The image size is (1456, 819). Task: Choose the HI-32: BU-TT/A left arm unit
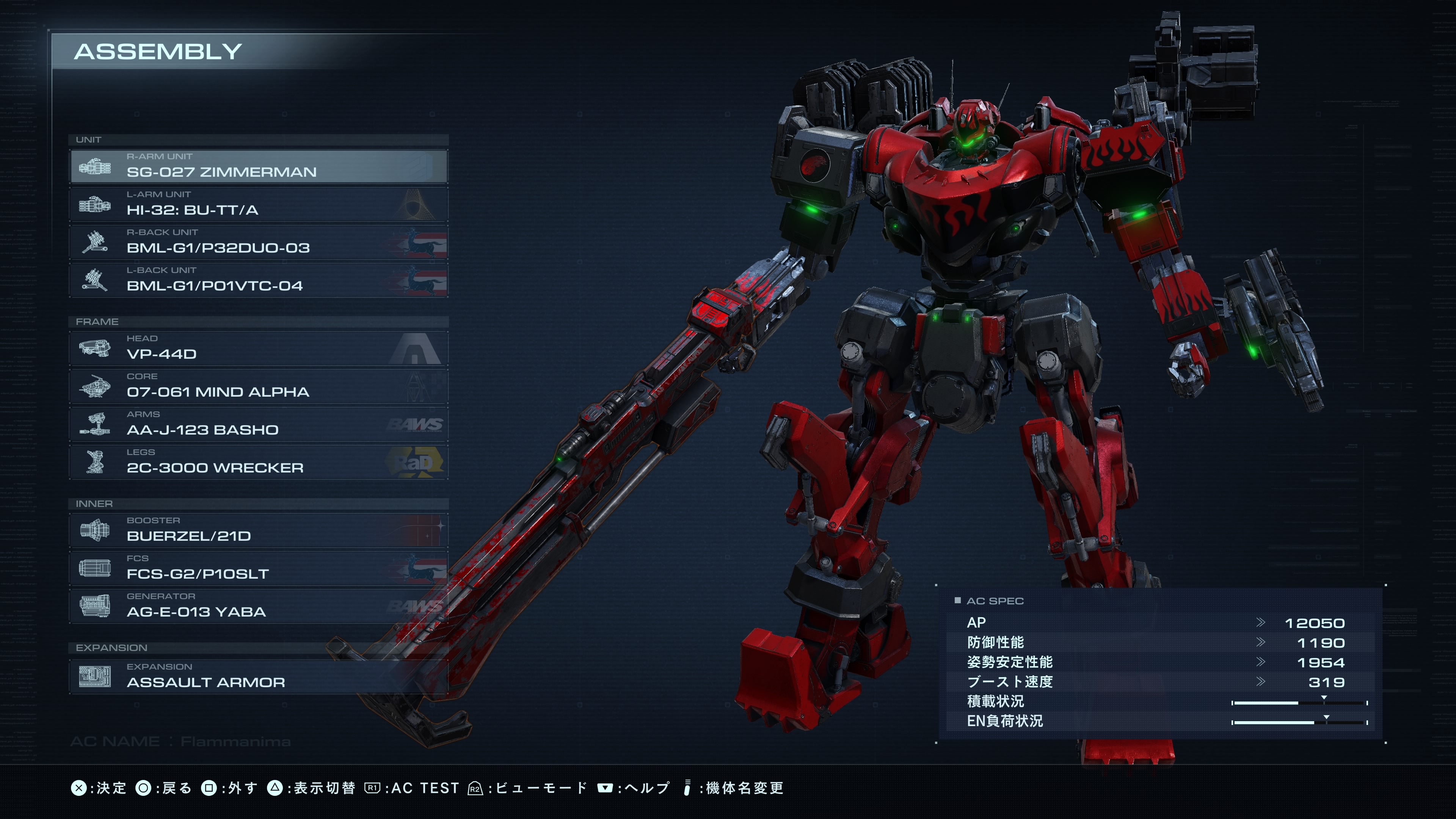point(259,204)
